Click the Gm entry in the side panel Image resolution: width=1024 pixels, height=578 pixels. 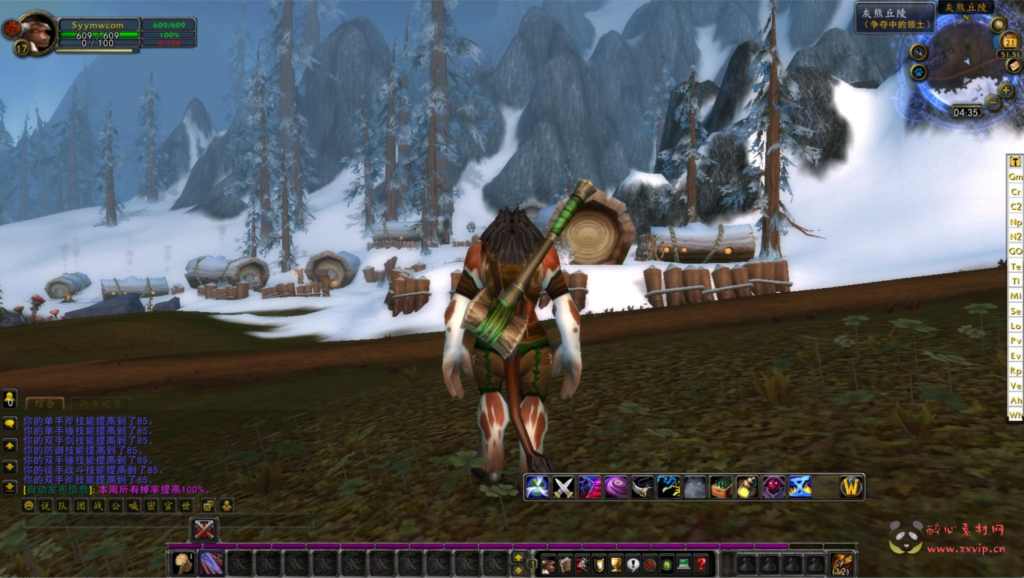point(1015,176)
